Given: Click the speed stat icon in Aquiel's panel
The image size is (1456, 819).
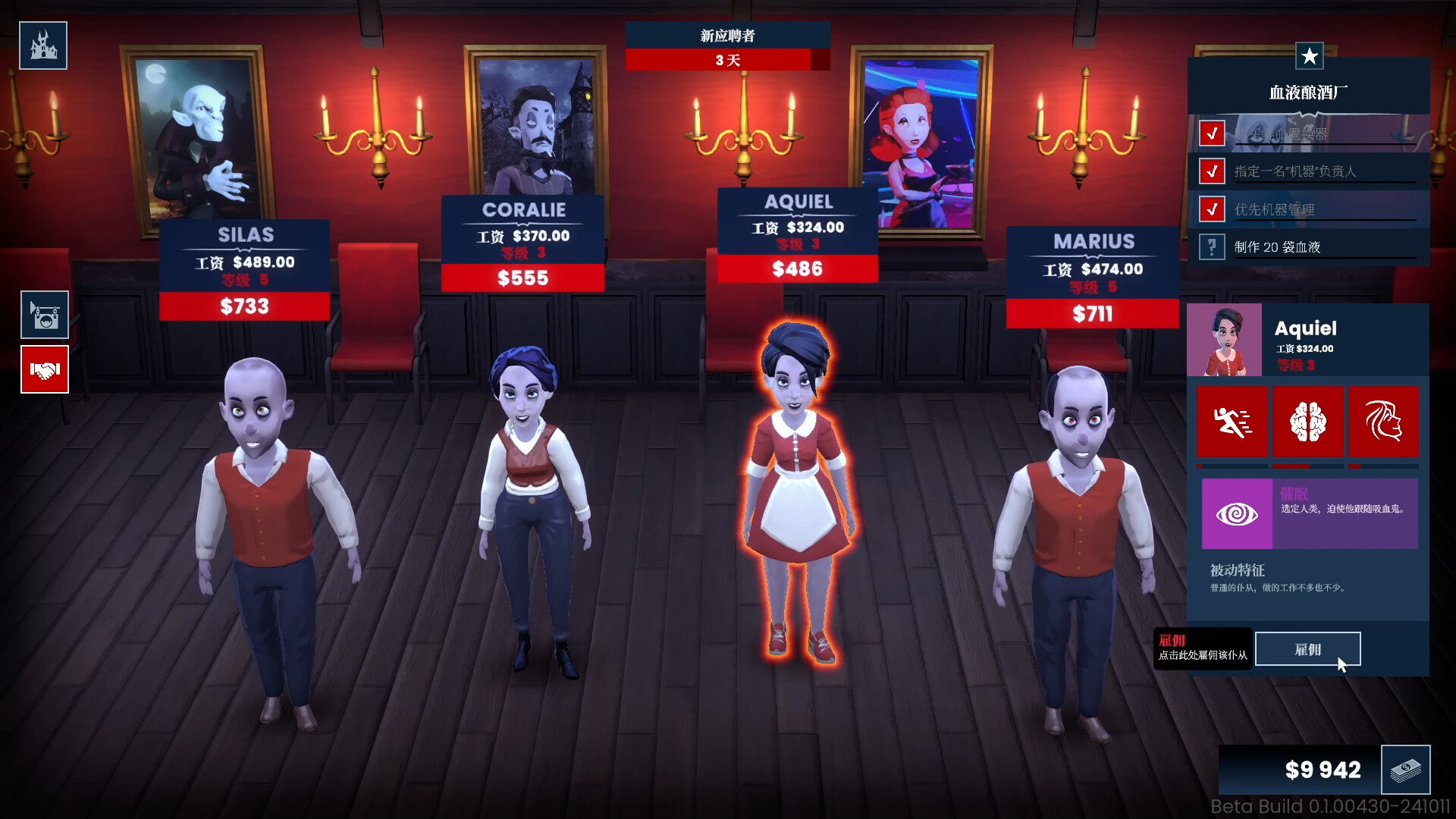Looking at the screenshot, I should tap(1232, 422).
